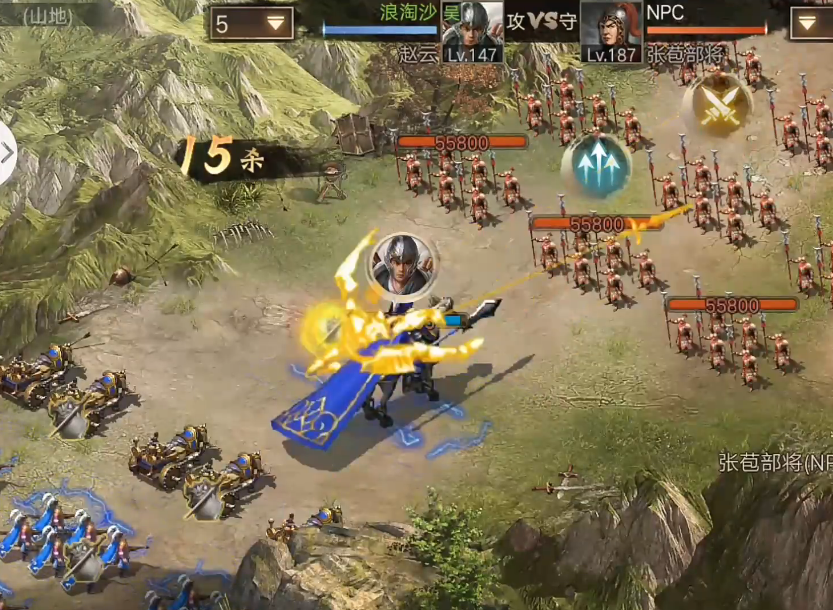Tap the round hero portrait above the general
The image size is (833, 610).
[x=402, y=264]
